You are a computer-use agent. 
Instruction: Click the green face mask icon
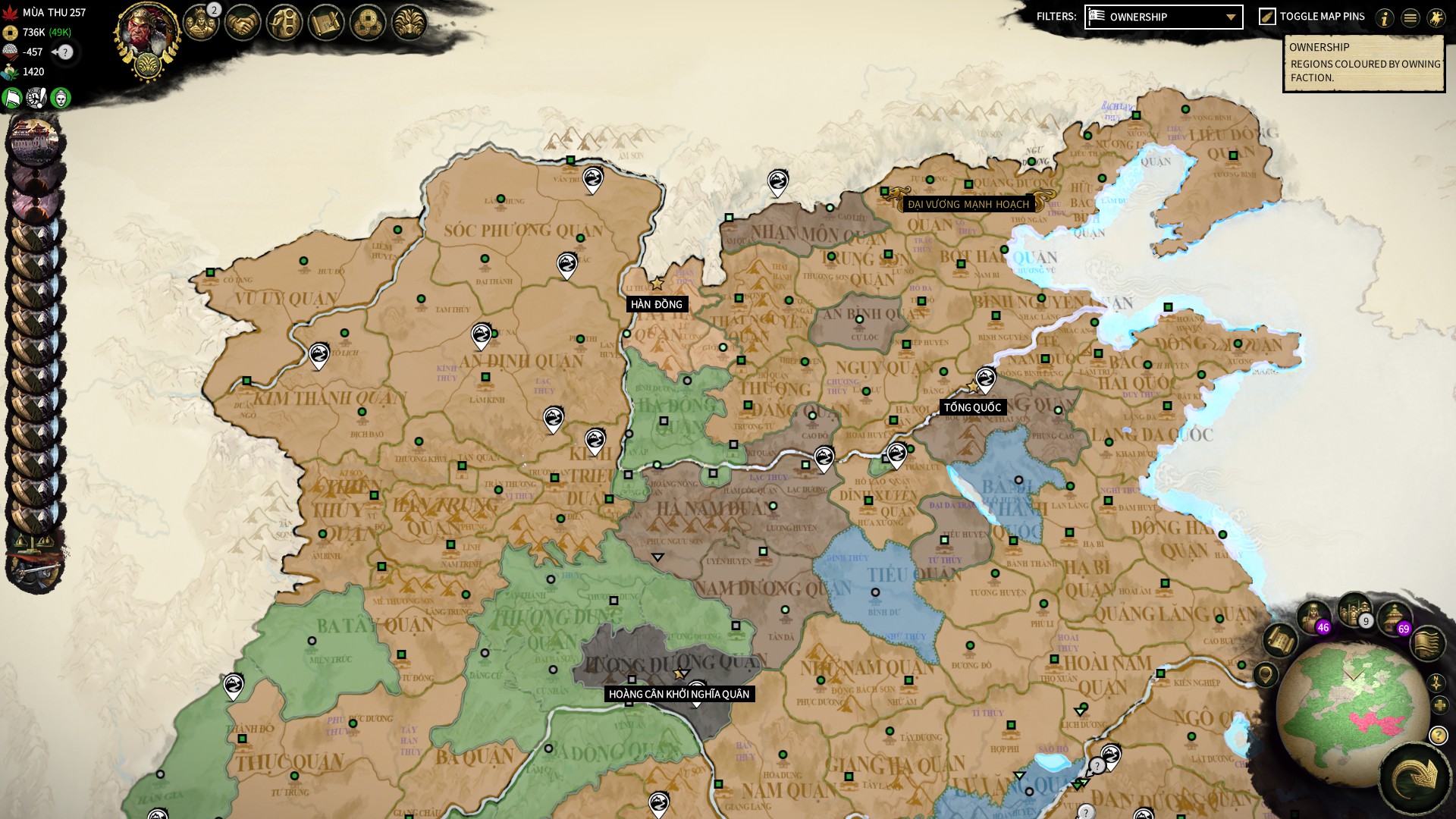[x=61, y=98]
